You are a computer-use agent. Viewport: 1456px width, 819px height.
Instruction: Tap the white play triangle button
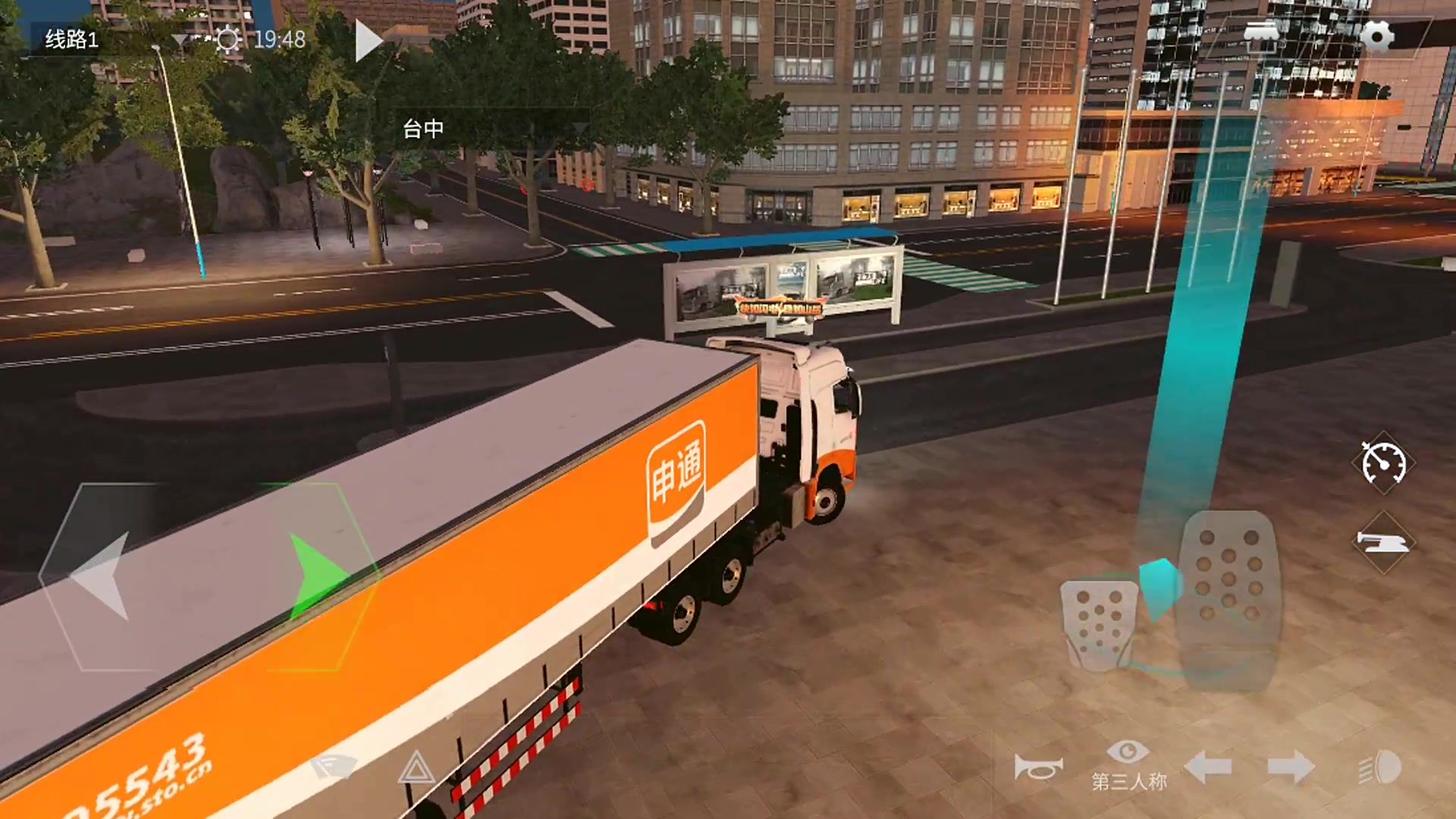pyautogui.click(x=369, y=41)
